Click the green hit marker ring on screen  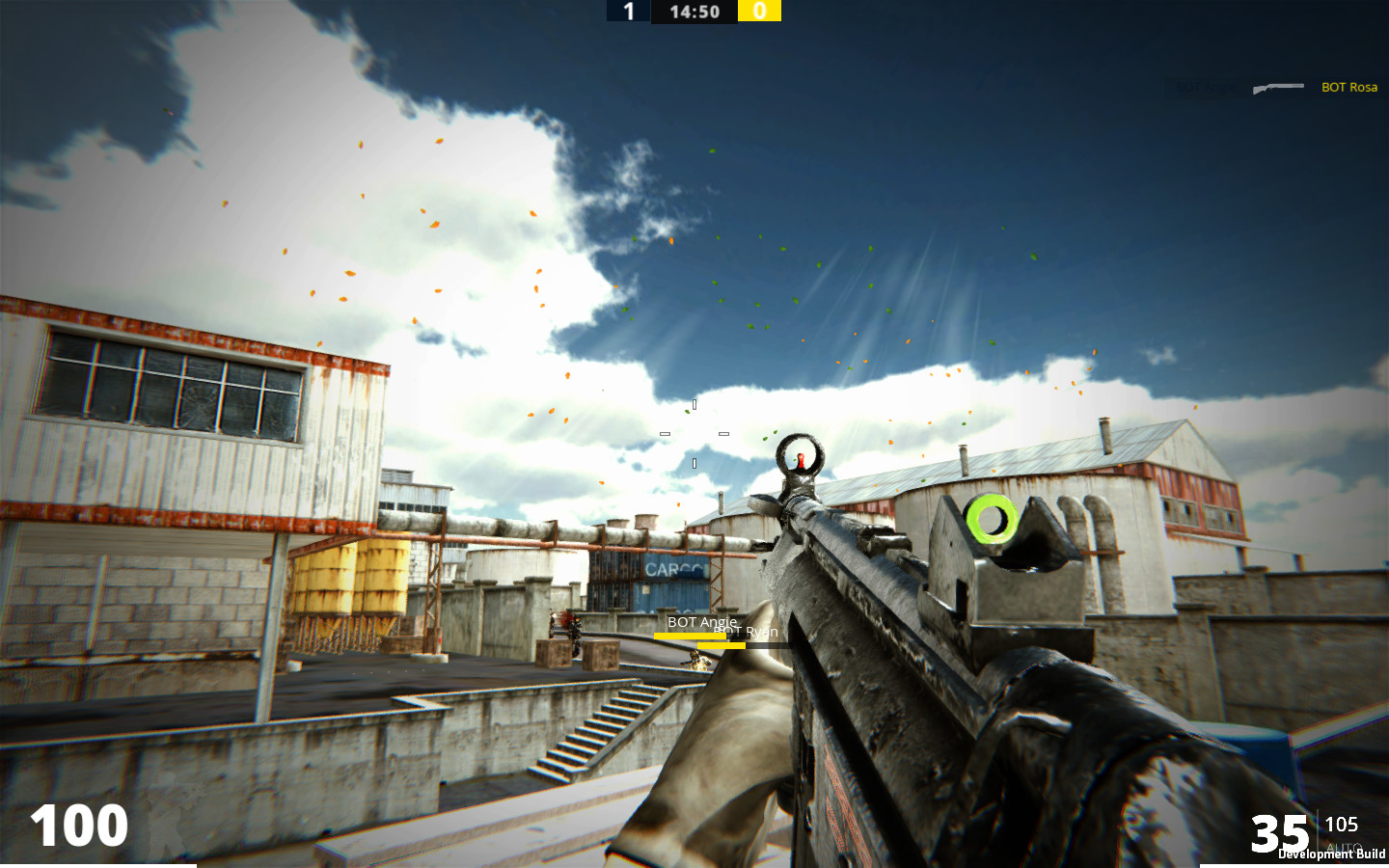point(990,521)
